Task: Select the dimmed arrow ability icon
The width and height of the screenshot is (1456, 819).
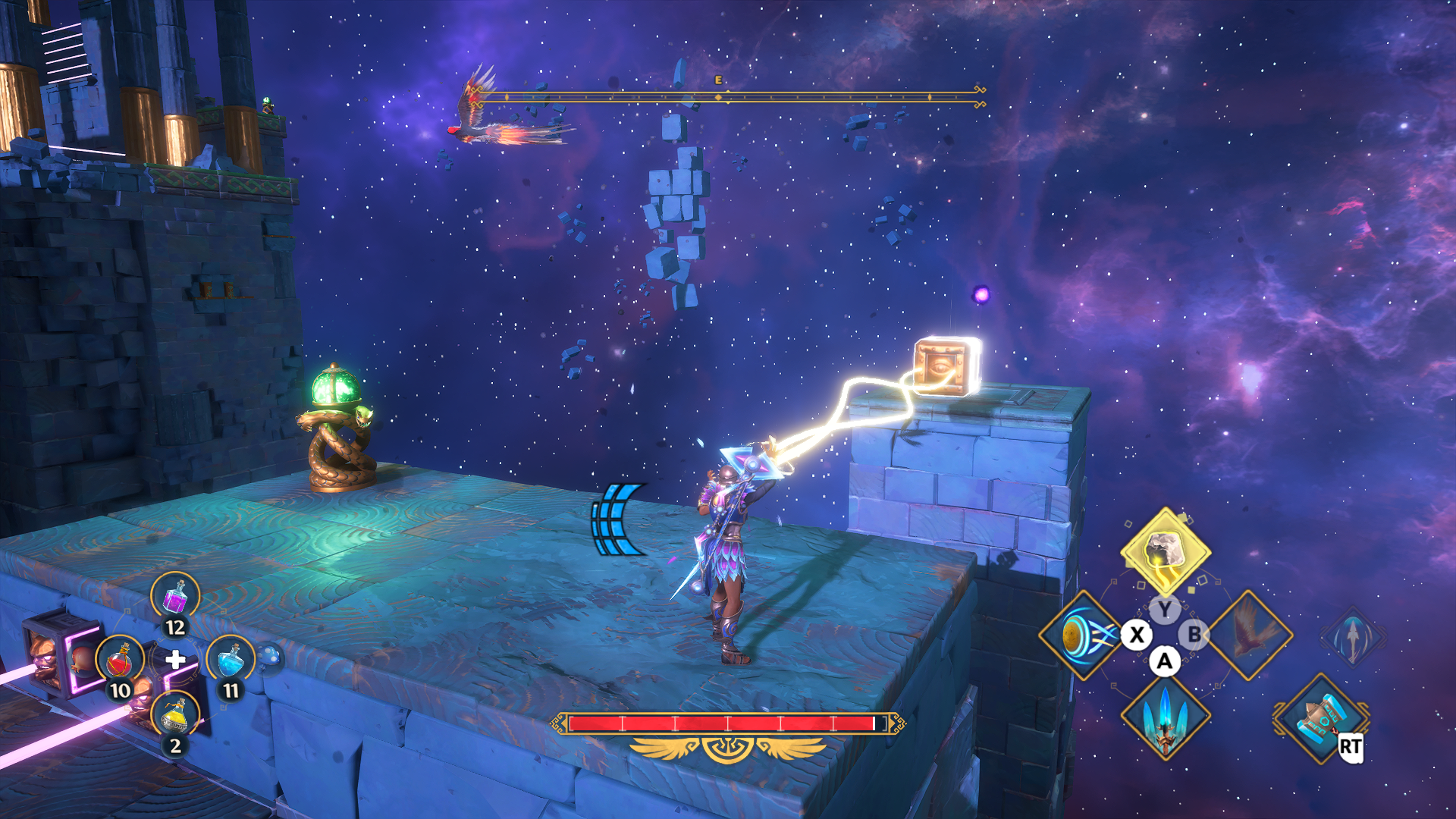Action: click(x=1353, y=636)
